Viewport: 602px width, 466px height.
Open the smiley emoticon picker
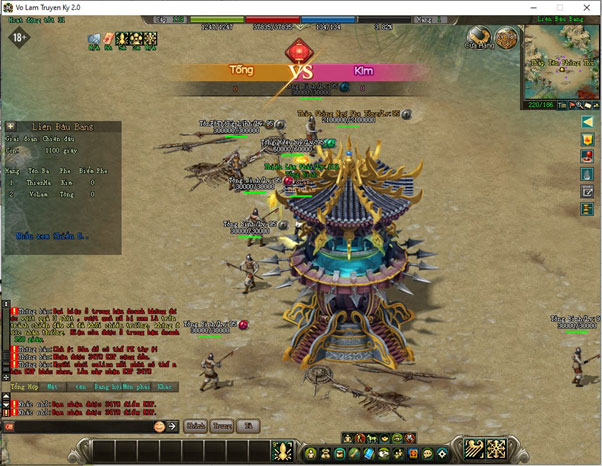[x=158, y=426]
